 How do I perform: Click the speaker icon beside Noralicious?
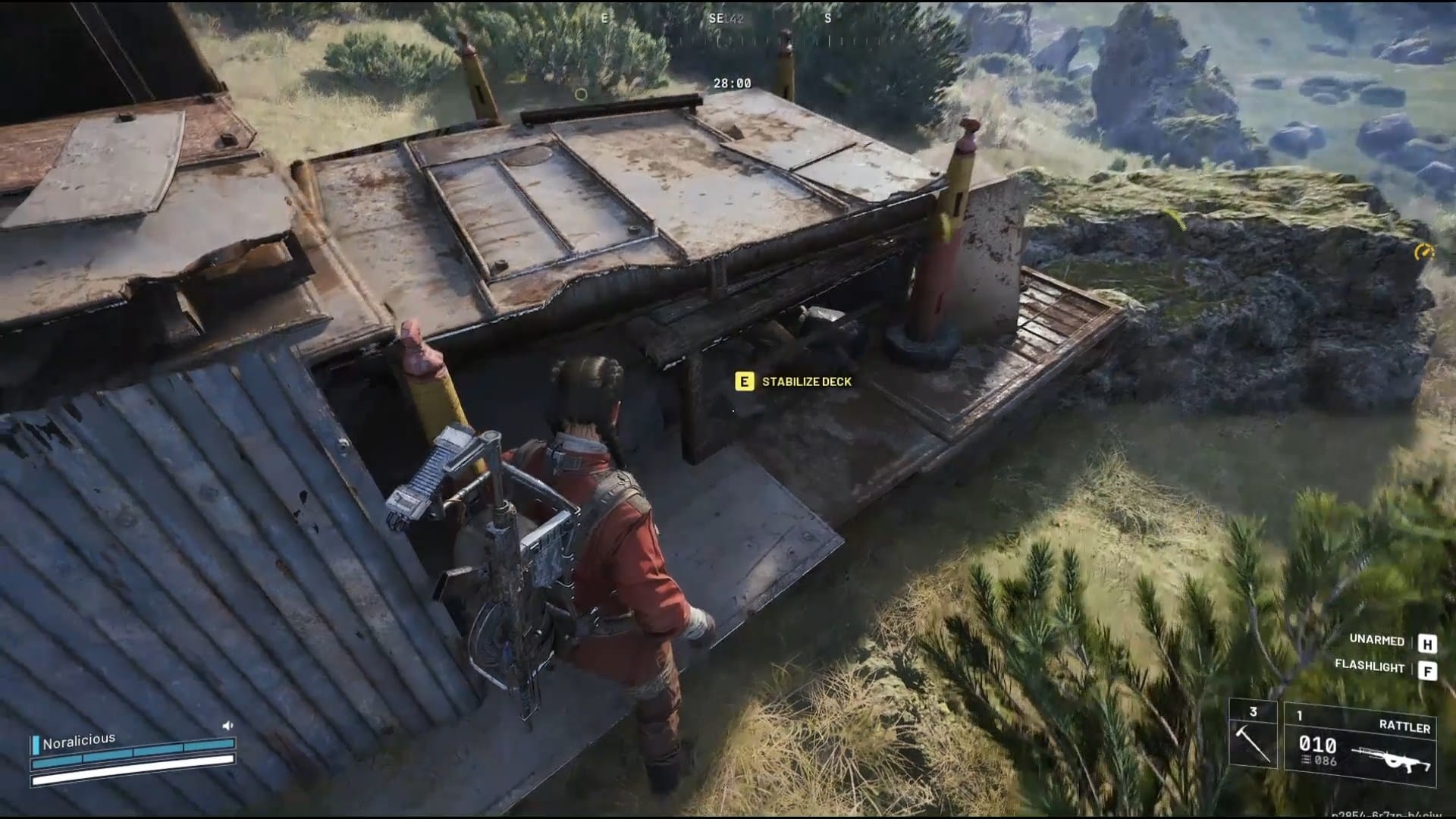(x=227, y=726)
